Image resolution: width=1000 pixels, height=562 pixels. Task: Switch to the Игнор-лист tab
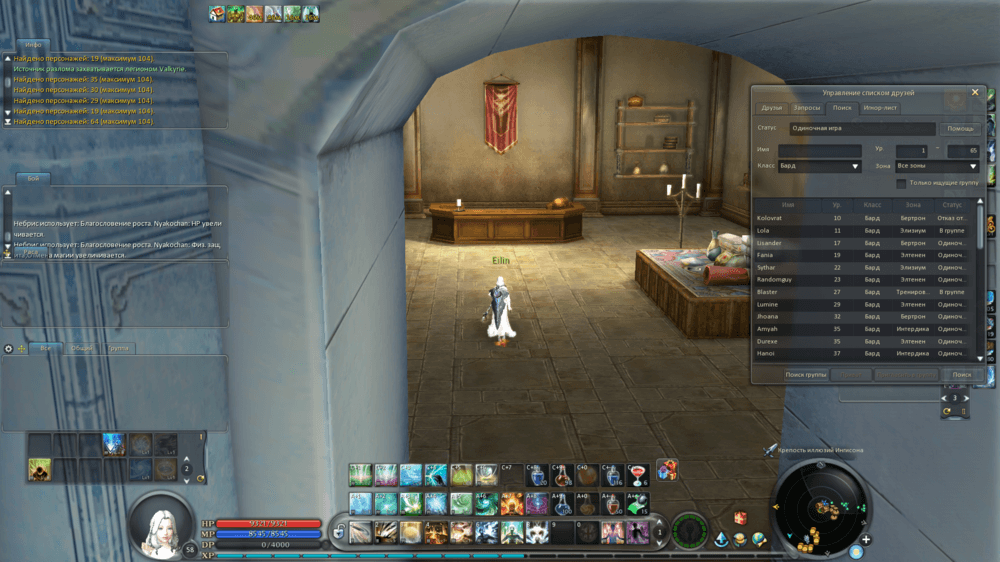(x=880, y=108)
